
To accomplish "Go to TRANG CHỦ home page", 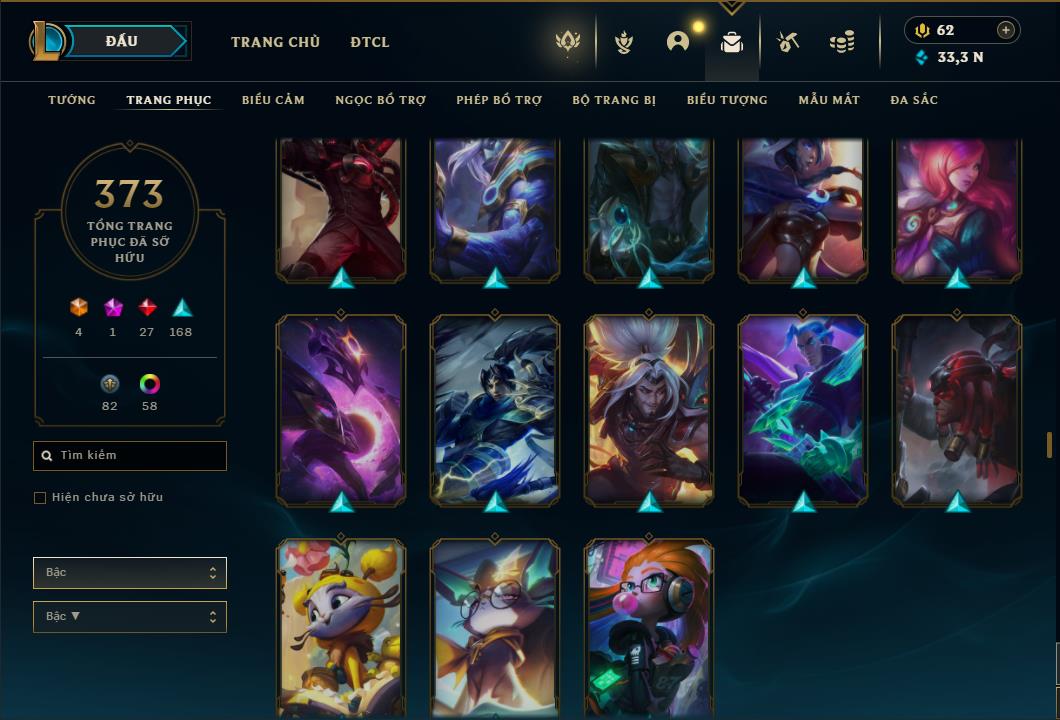I will coord(275,42).
